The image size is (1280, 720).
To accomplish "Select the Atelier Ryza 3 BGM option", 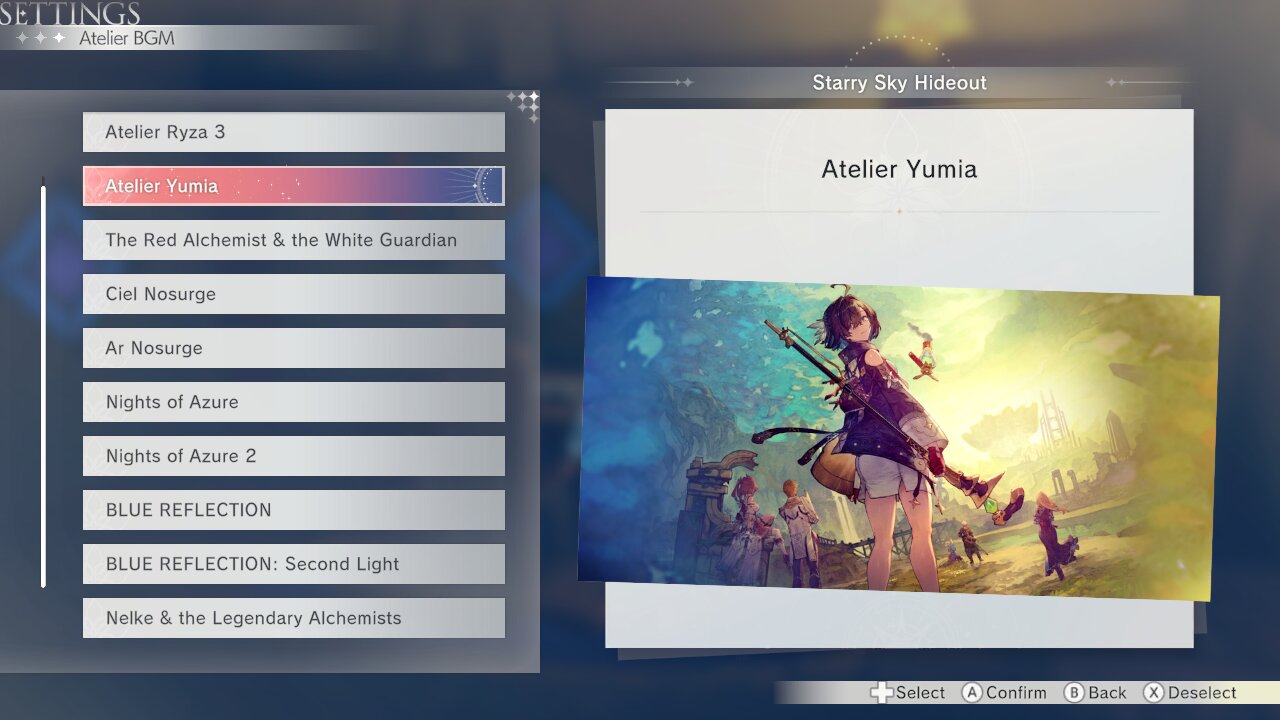I will coord(293,132).
